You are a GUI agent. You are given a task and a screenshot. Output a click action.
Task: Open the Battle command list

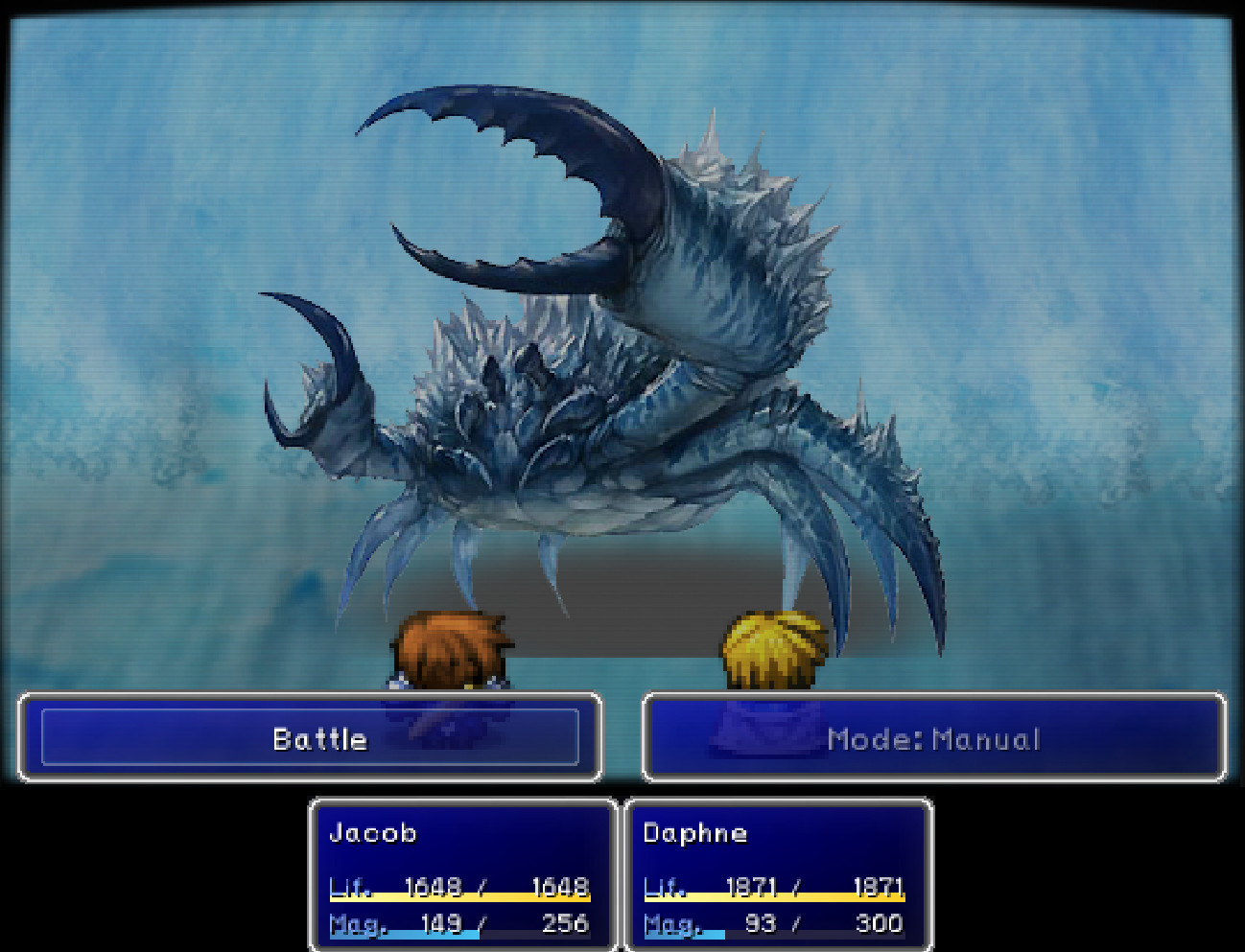point(317,738)
